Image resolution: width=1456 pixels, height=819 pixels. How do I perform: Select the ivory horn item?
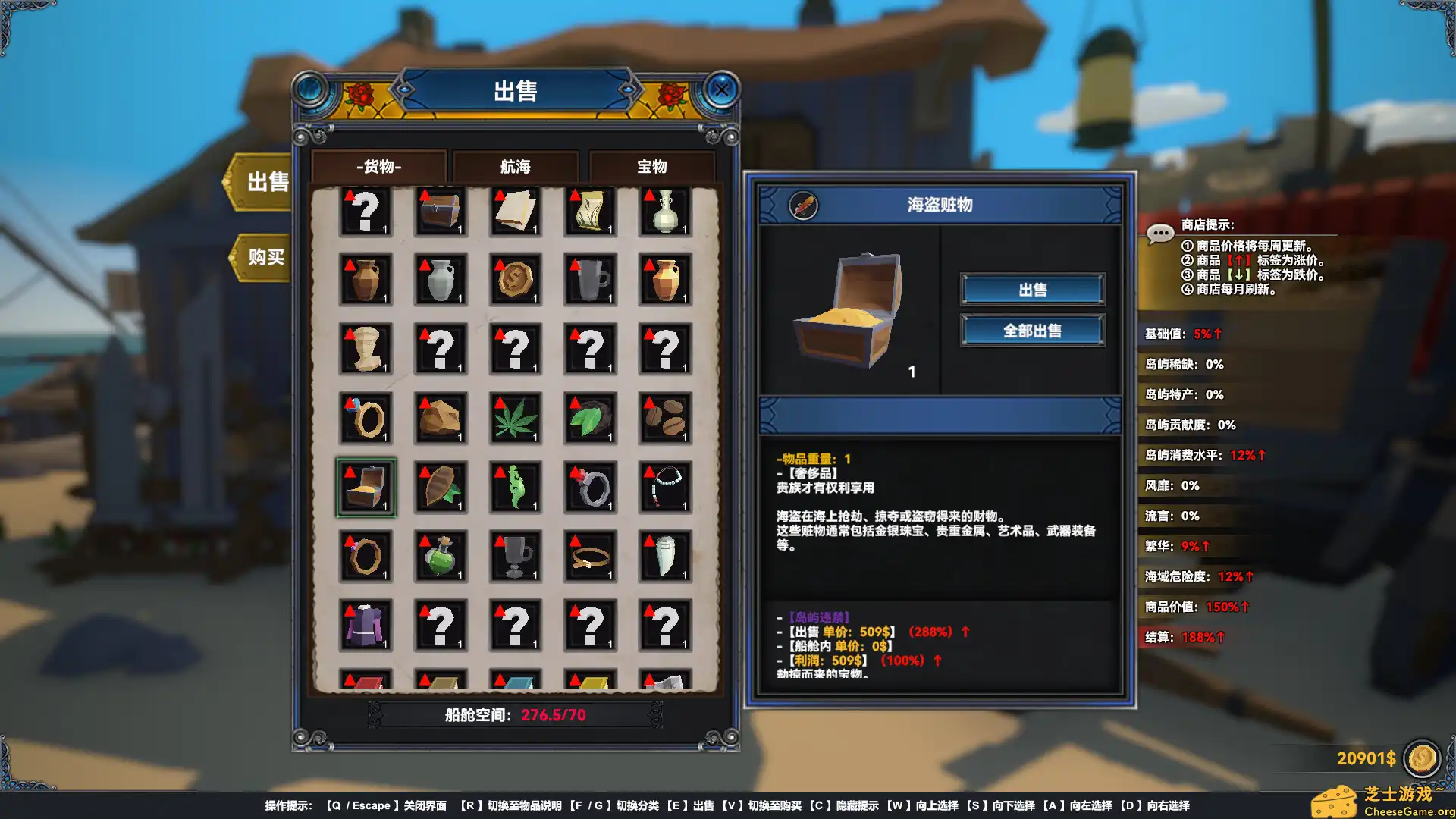[665, 556]
